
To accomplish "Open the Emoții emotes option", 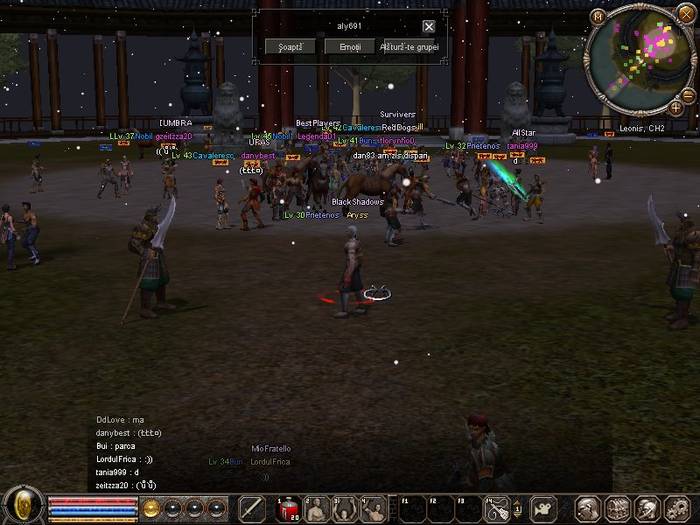I will (349, 46).
